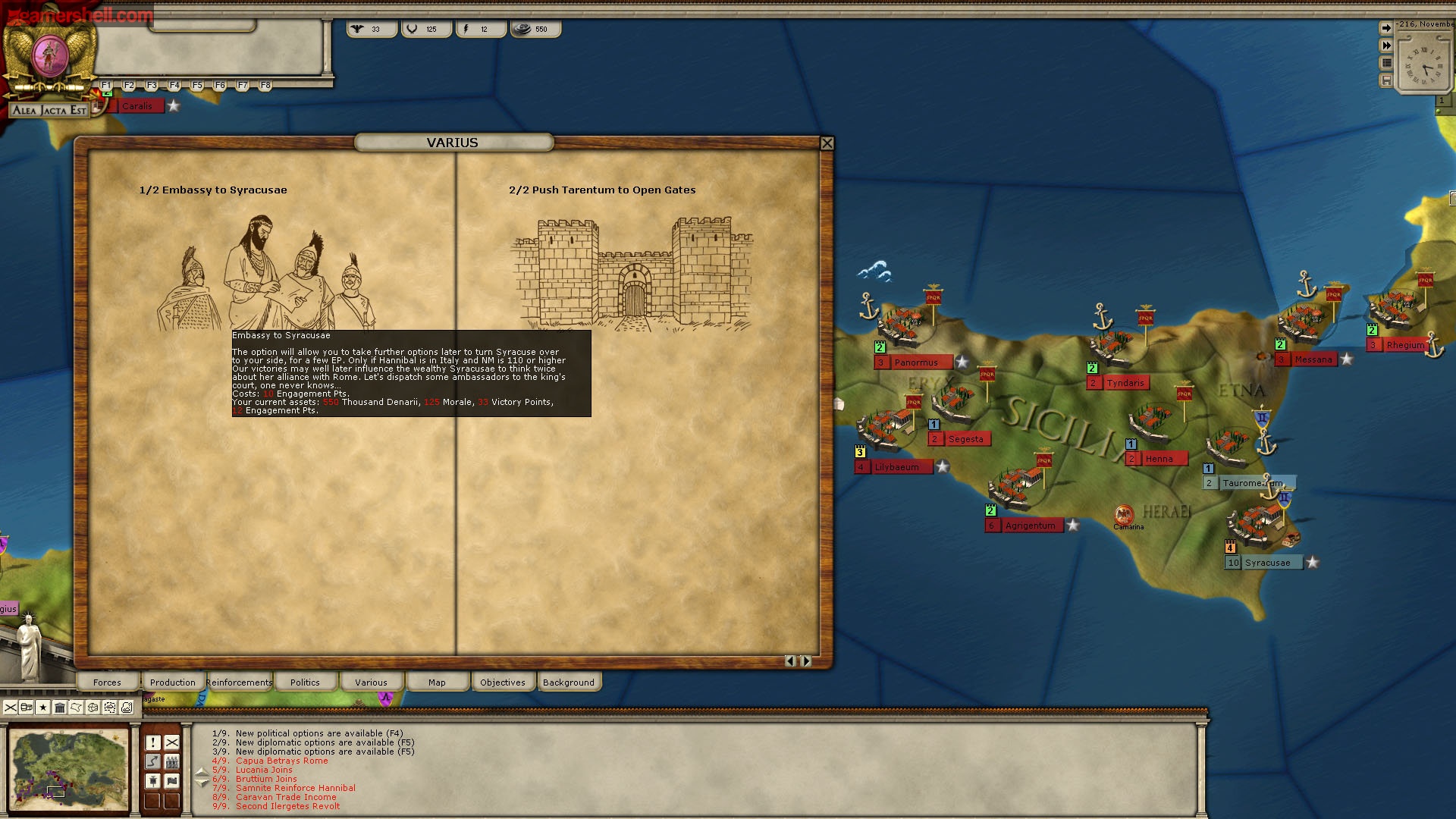Switch to the Forces tab
1456x819 pixels.
[x=107, y=682]
